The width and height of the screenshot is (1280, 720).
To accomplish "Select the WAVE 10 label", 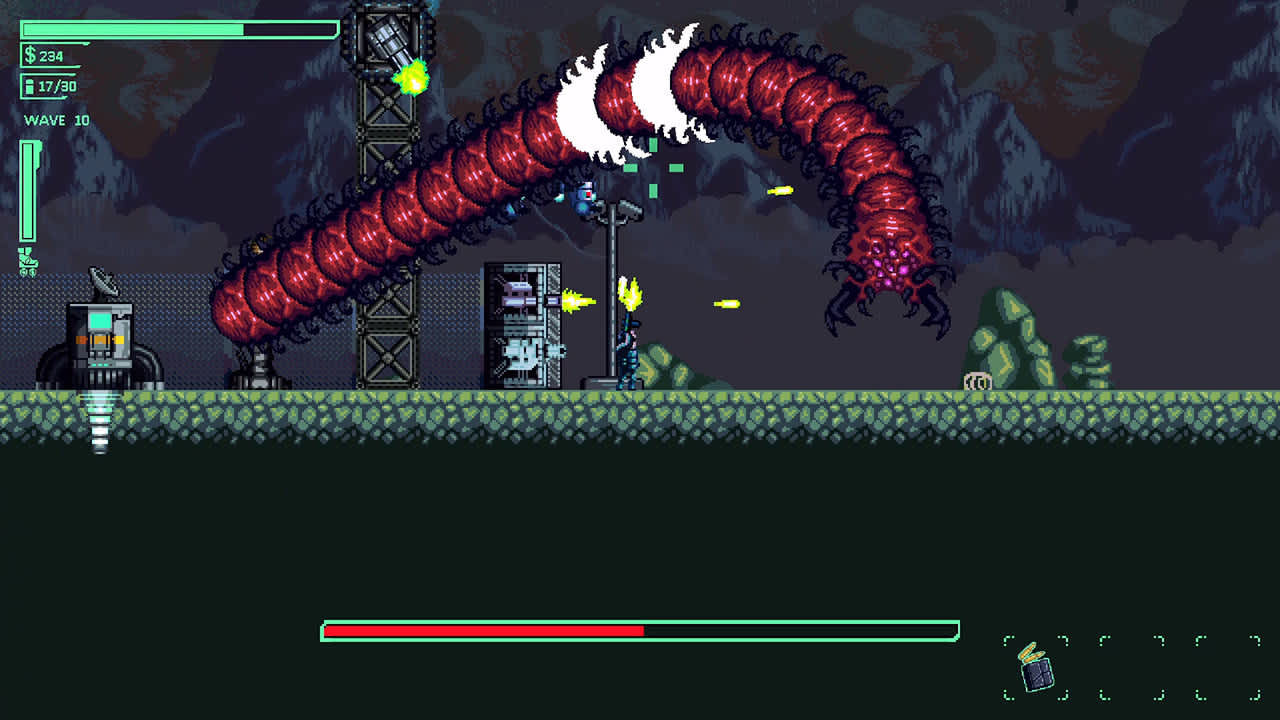I will [55, 120].
